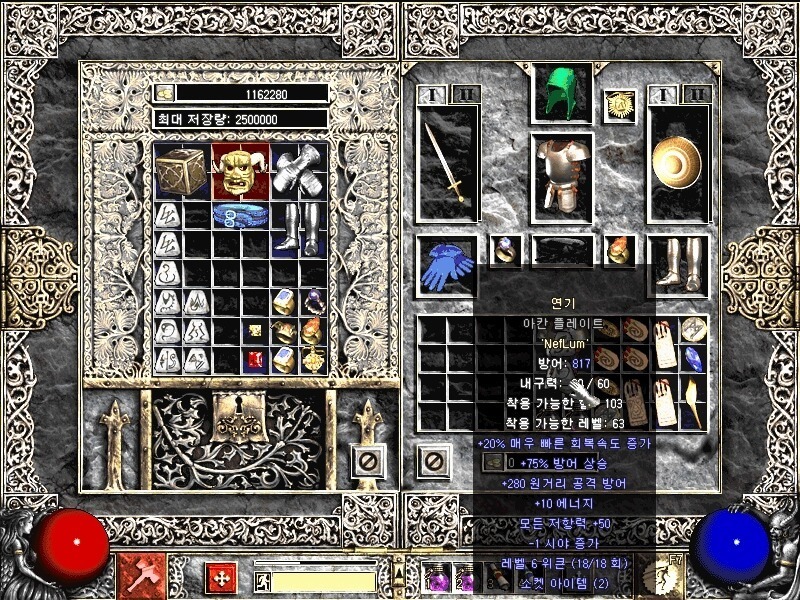Screen dimensions: 800x600
Task: Pick up the steel greaves in stash
Action: [299, 230]
